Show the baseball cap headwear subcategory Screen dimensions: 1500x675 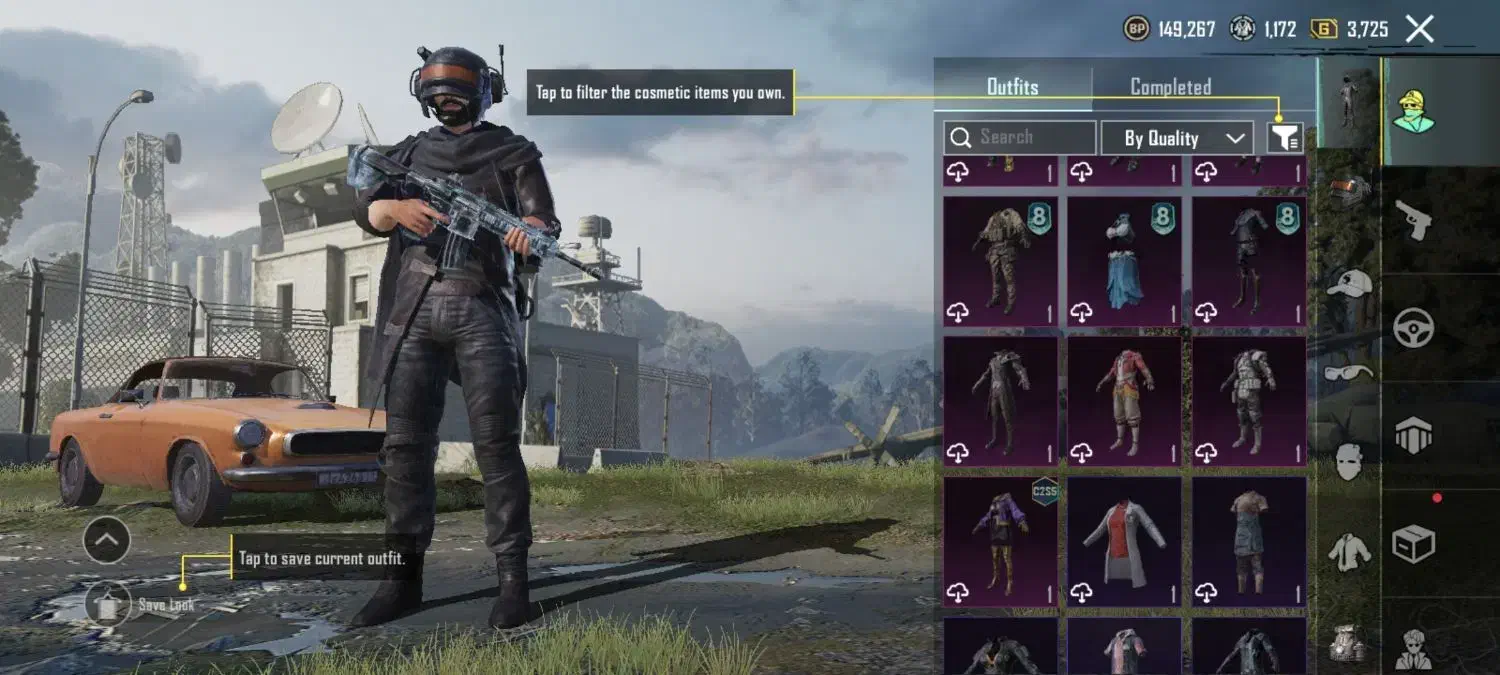[x=1349, y=283]
